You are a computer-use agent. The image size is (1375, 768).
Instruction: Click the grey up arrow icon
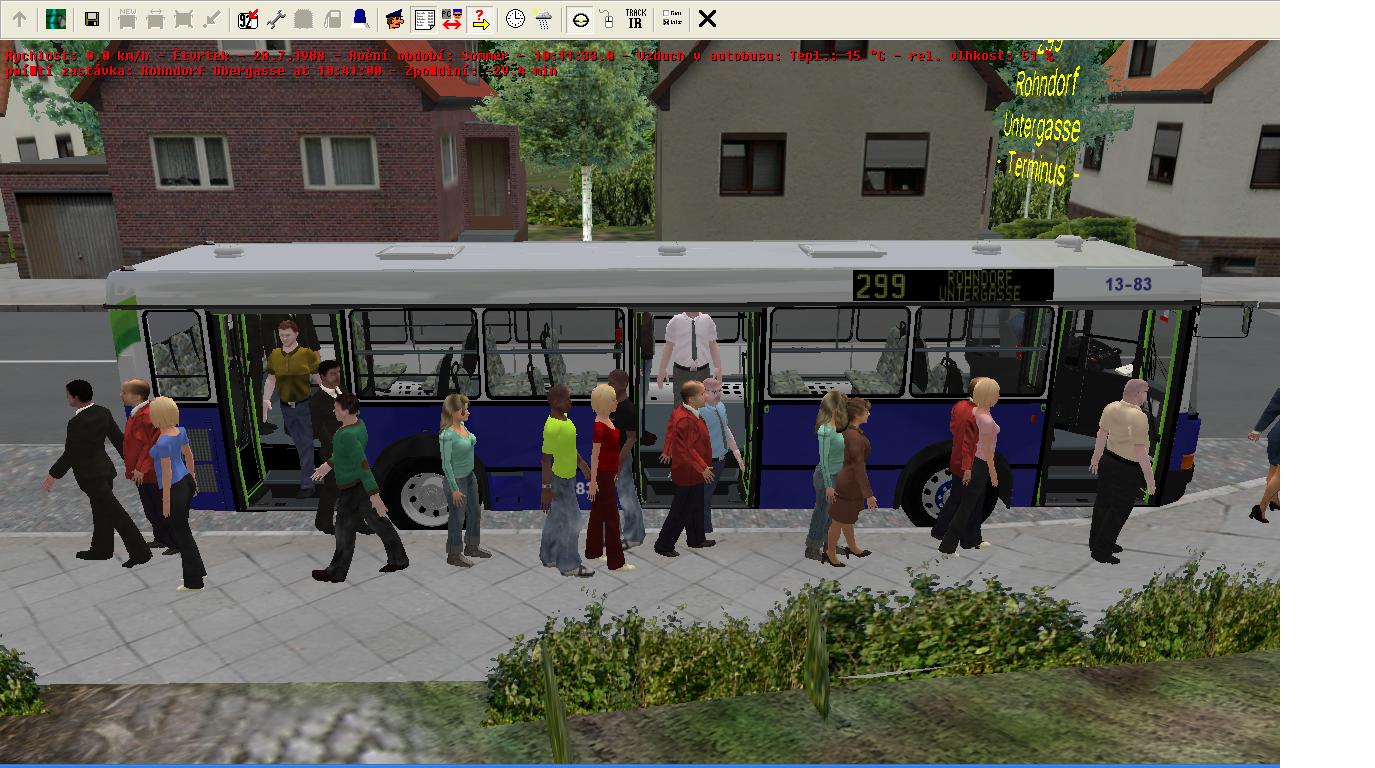coord(19,19)
